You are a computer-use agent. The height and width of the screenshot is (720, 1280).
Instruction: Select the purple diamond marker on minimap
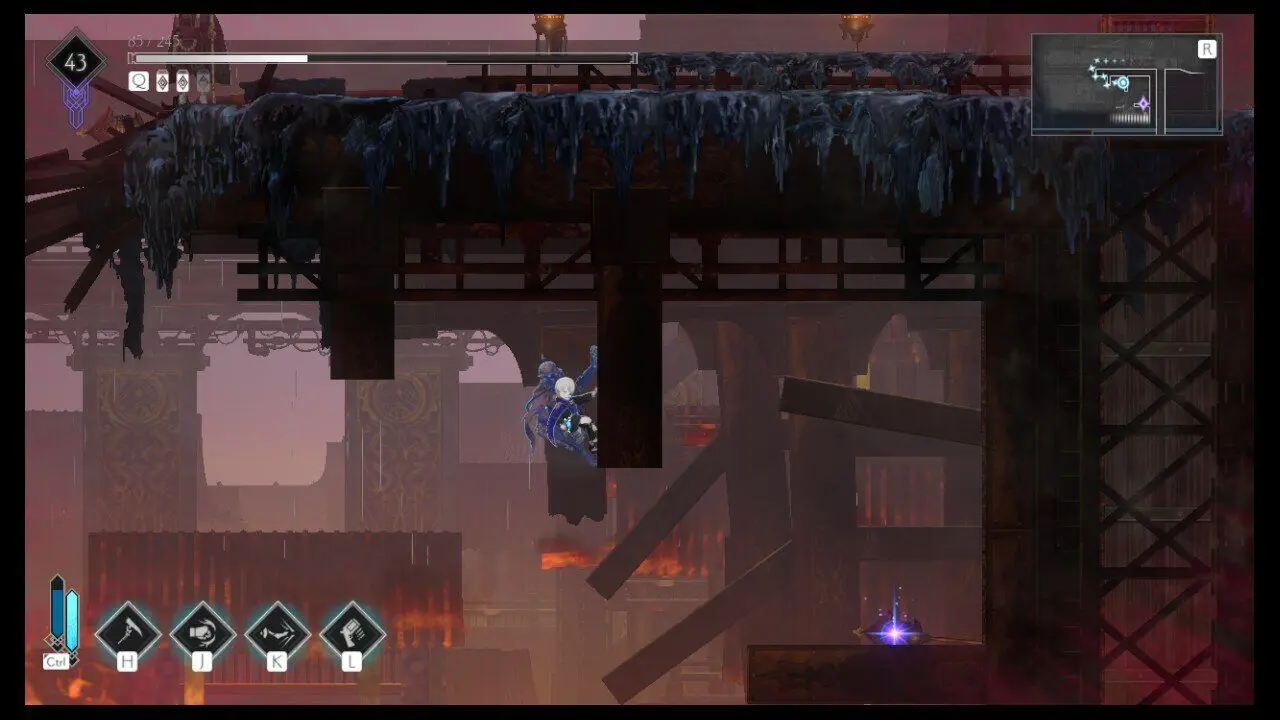pos(1142,103)
